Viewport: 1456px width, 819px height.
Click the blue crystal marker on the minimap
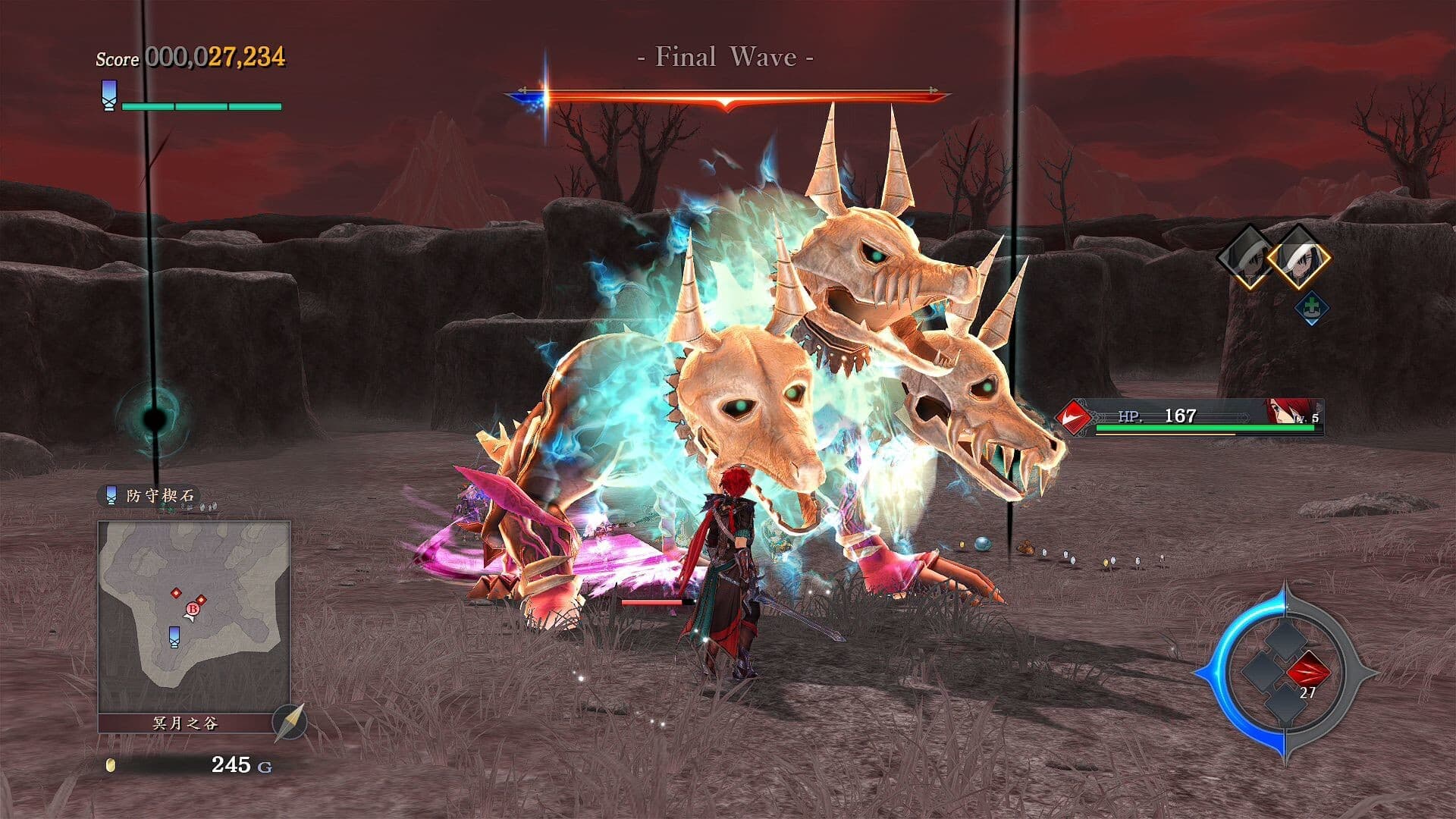174,638
